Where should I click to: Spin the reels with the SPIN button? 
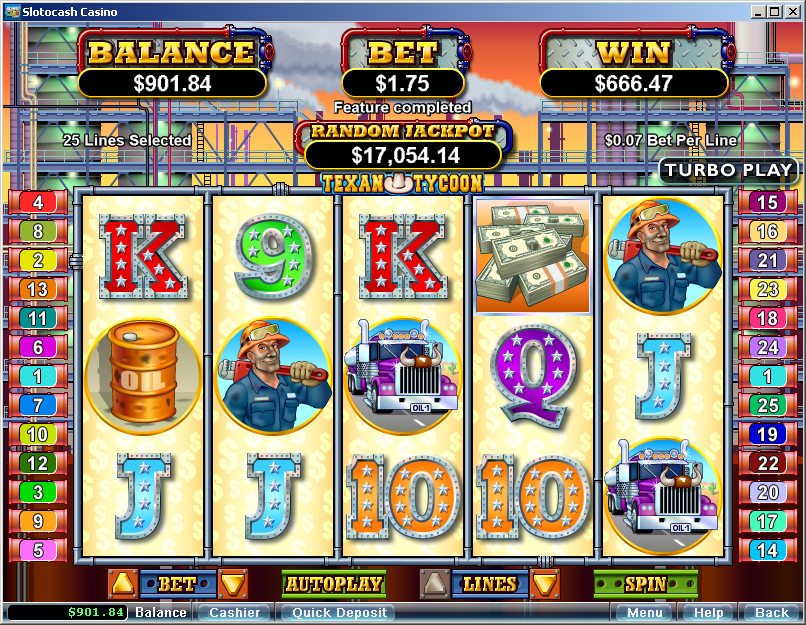[645, 583]
